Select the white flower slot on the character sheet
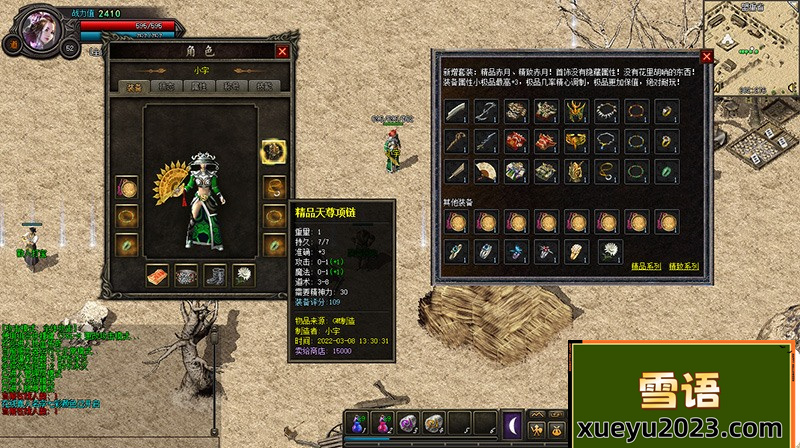The image size is (800, 448). coord(243,274)
